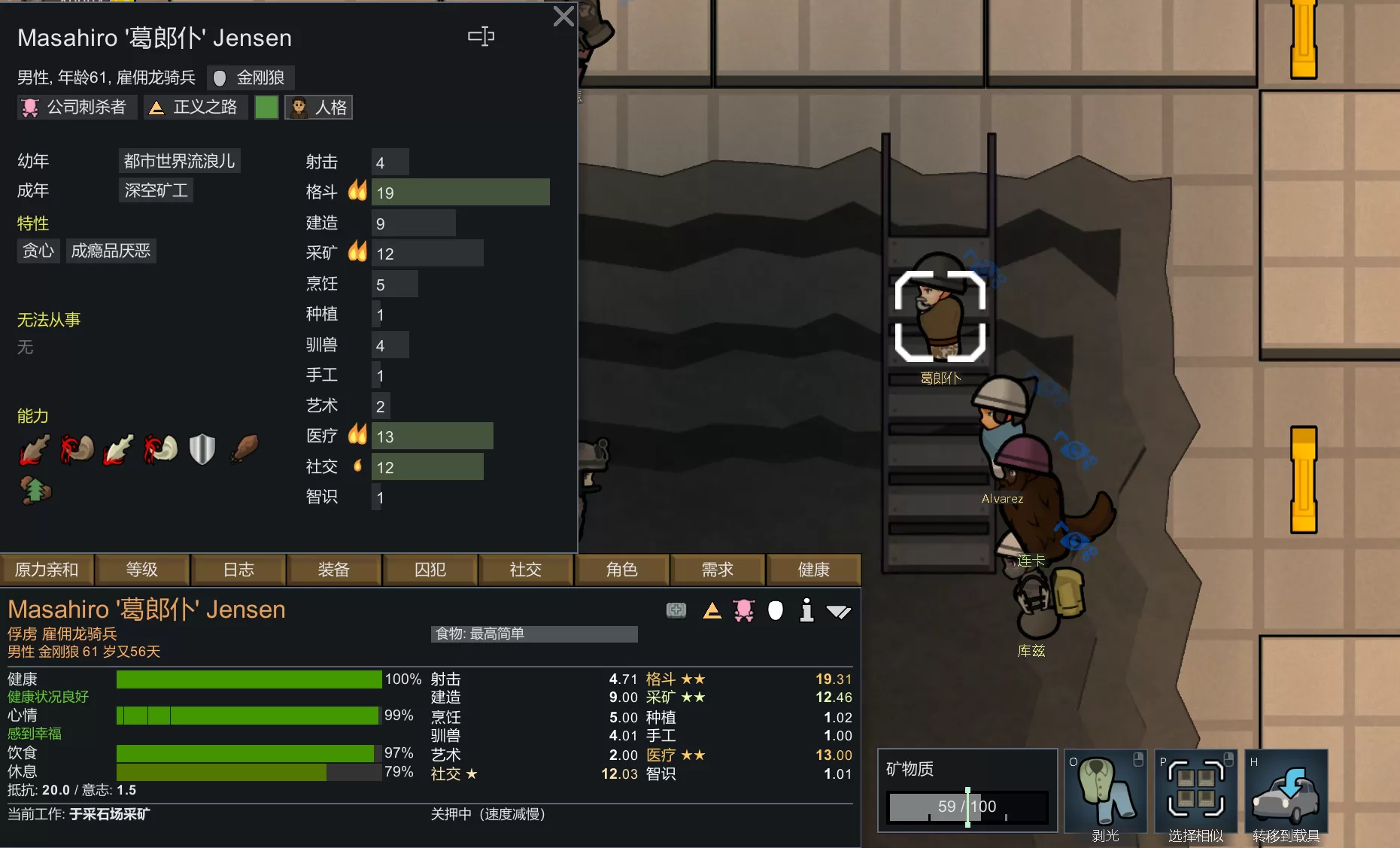Switch to the 等级 tab

tap(142, 570)
